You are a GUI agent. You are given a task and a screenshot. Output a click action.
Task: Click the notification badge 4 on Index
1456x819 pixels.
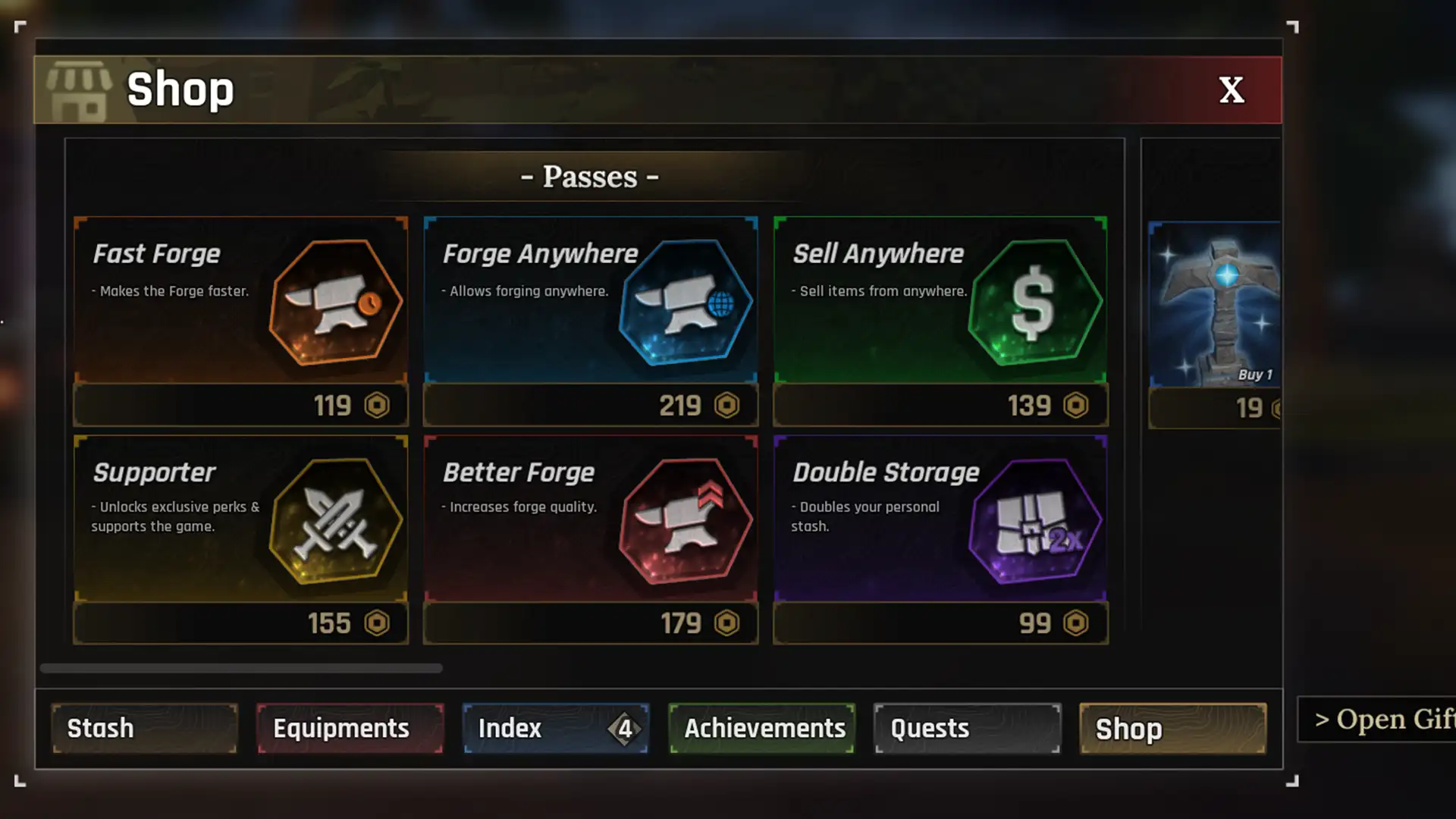[x=626, y=729]
